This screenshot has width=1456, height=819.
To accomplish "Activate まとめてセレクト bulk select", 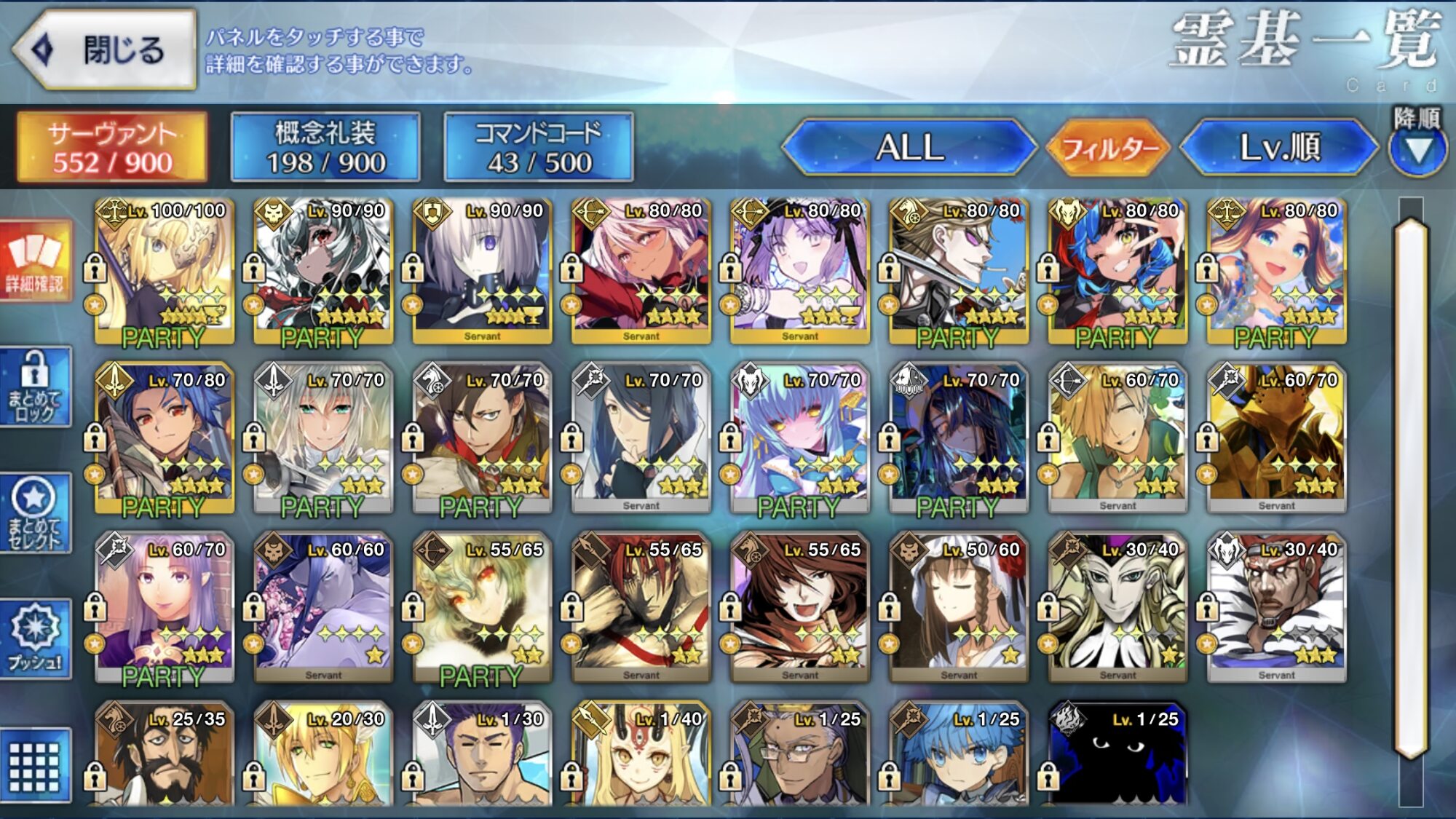I will click(35, 514).
